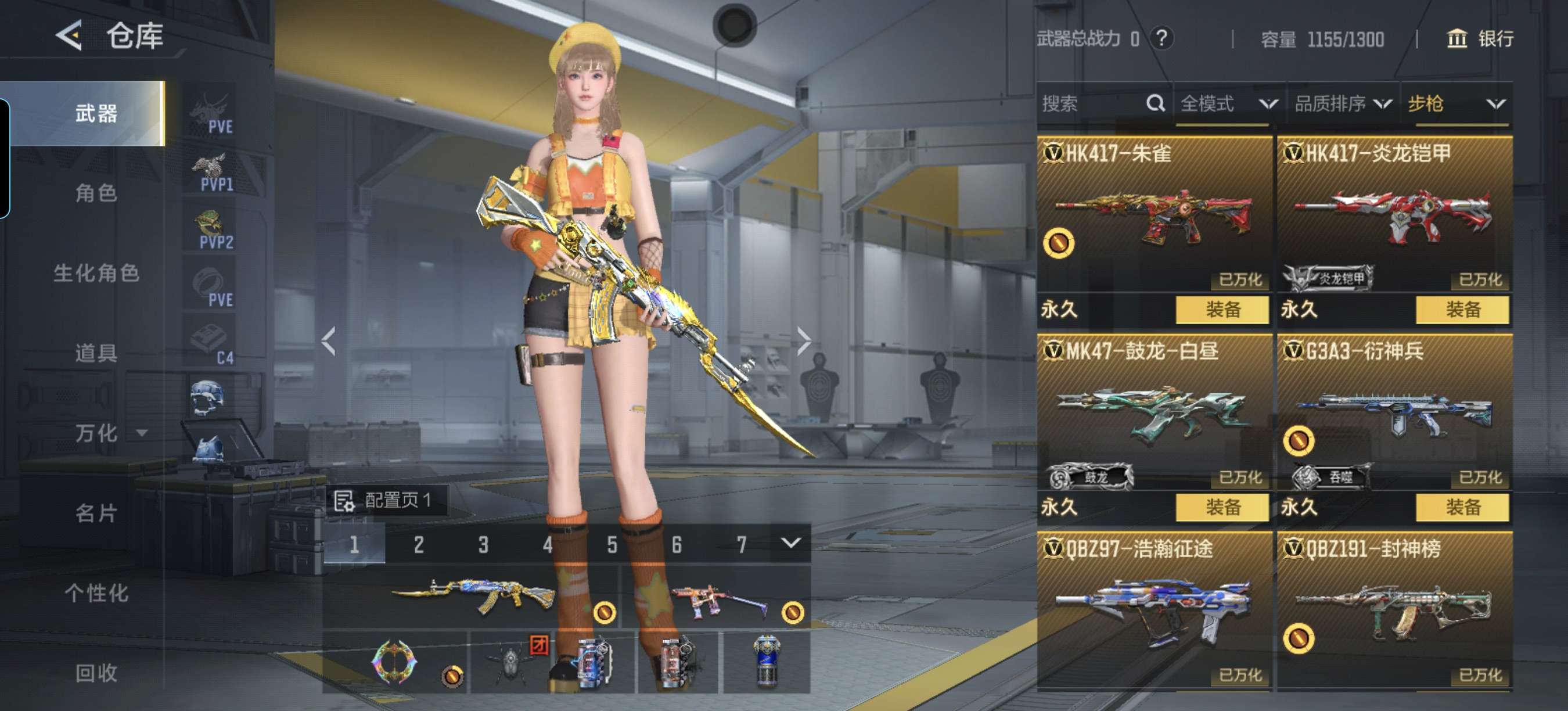1568x711 pixels.
Task: Equip the HK417-朱雀 rifle
Action: [1222, 309]
